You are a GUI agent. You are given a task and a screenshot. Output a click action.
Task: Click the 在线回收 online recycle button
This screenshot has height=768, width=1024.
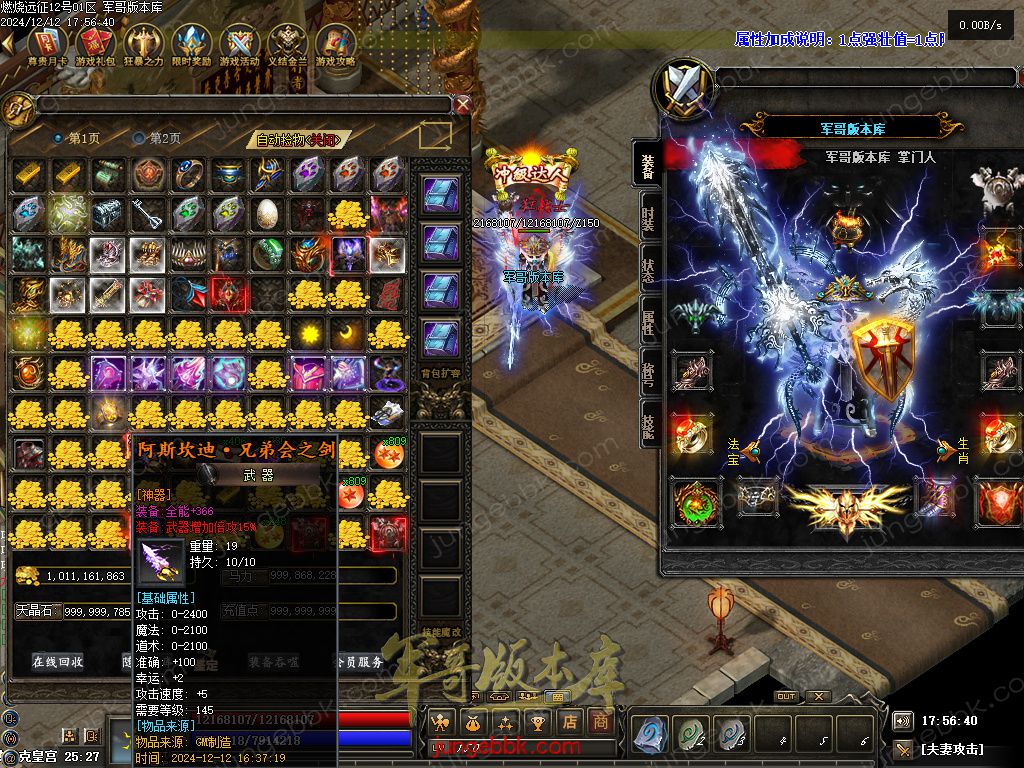[x=57, y=661]
